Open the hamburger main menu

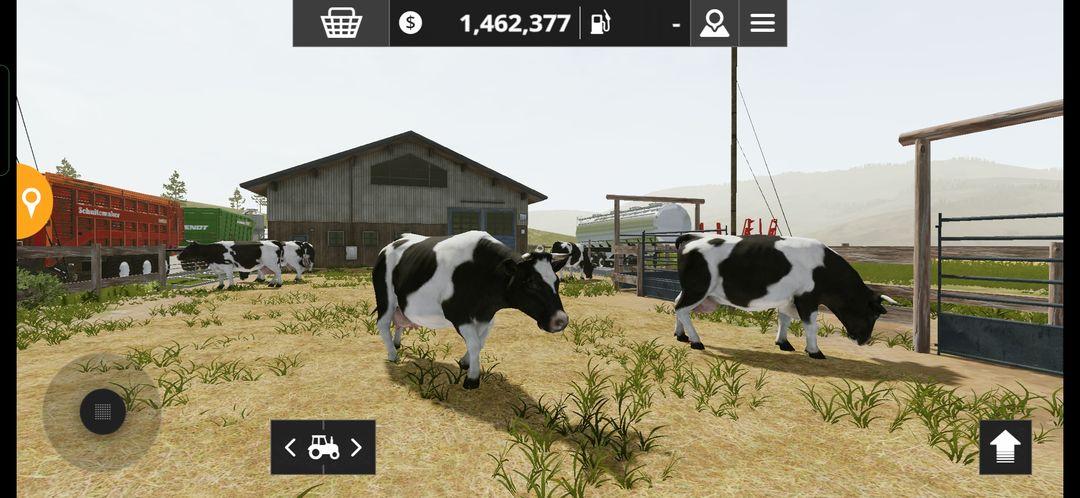[763, 23]
